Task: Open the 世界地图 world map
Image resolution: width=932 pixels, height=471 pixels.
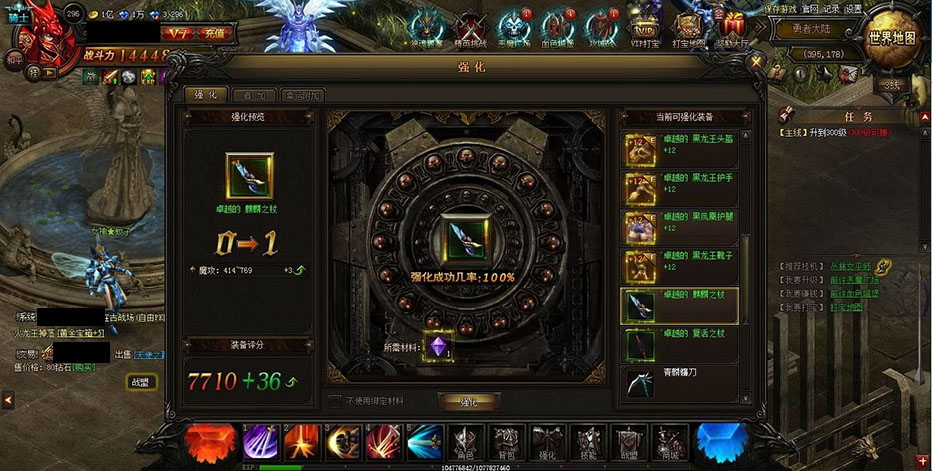Action: tap(891, 37)
